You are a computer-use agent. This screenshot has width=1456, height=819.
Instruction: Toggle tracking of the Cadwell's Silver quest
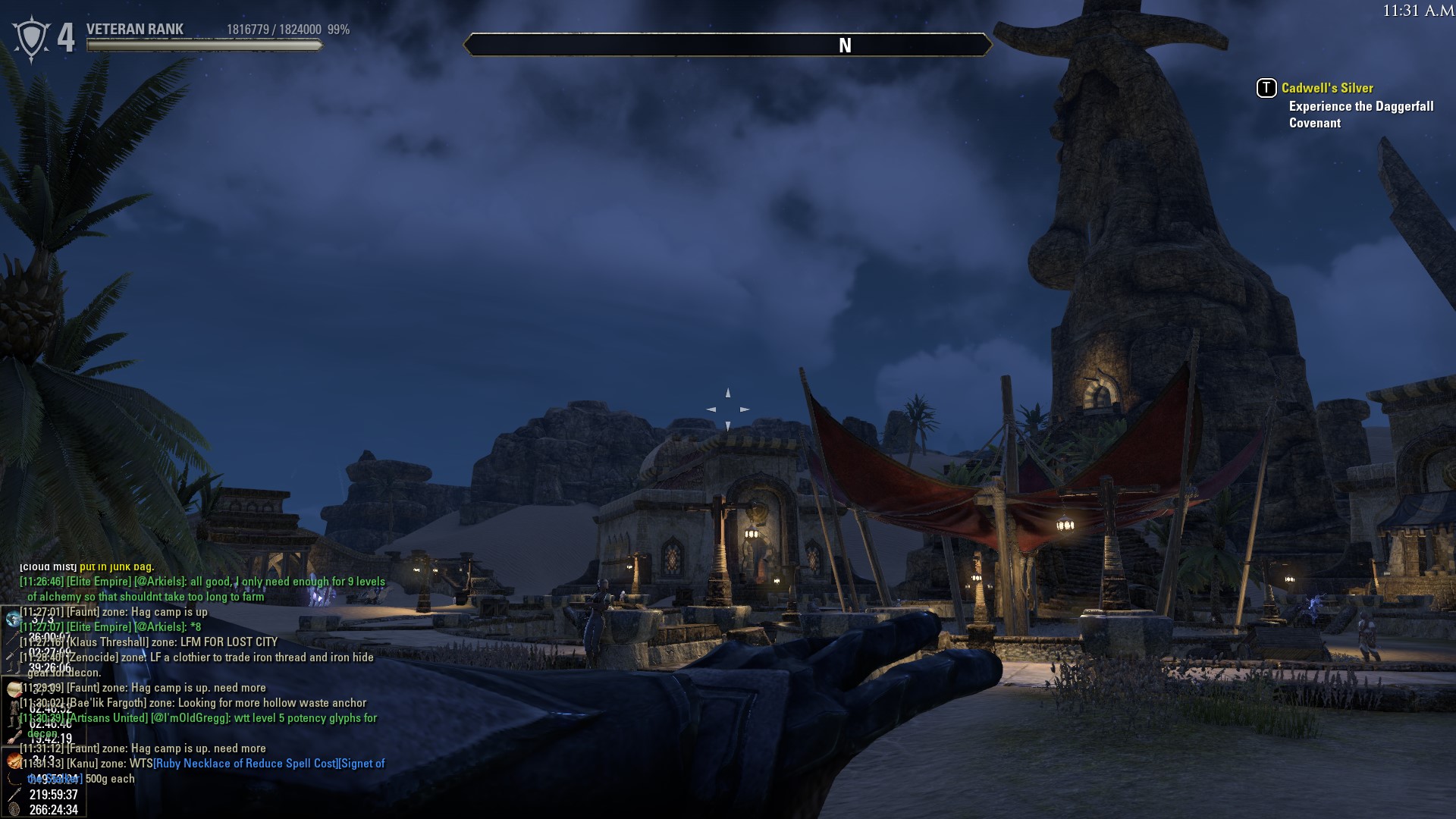point(1266,88)
